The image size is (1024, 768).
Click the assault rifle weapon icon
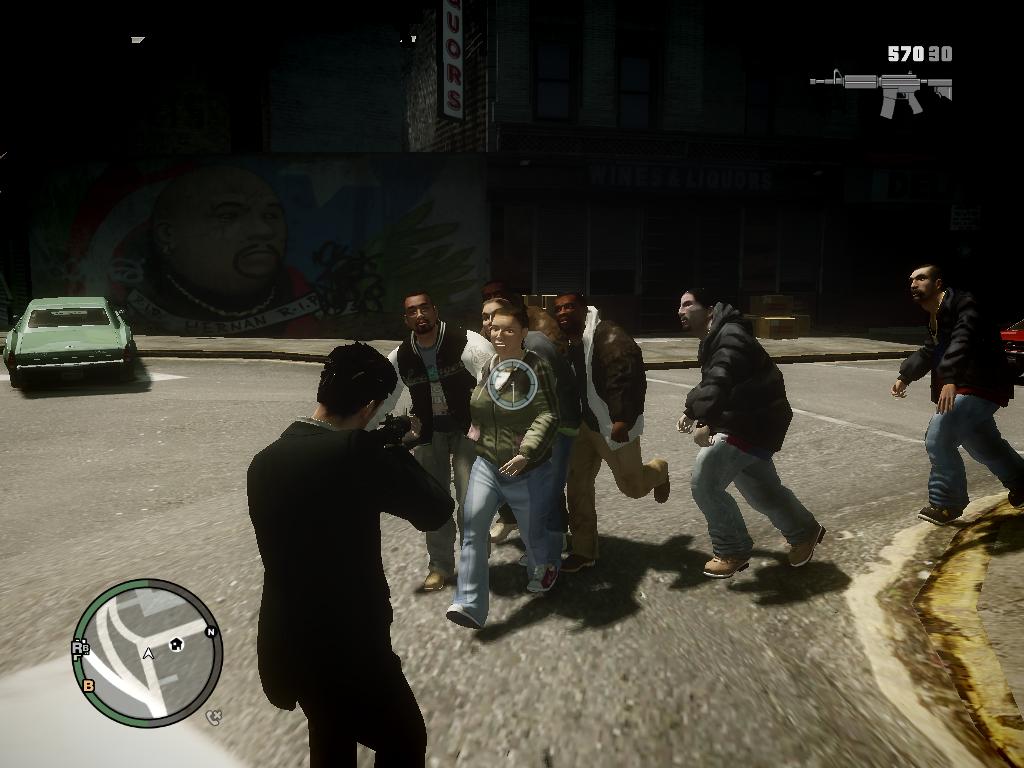882,90
